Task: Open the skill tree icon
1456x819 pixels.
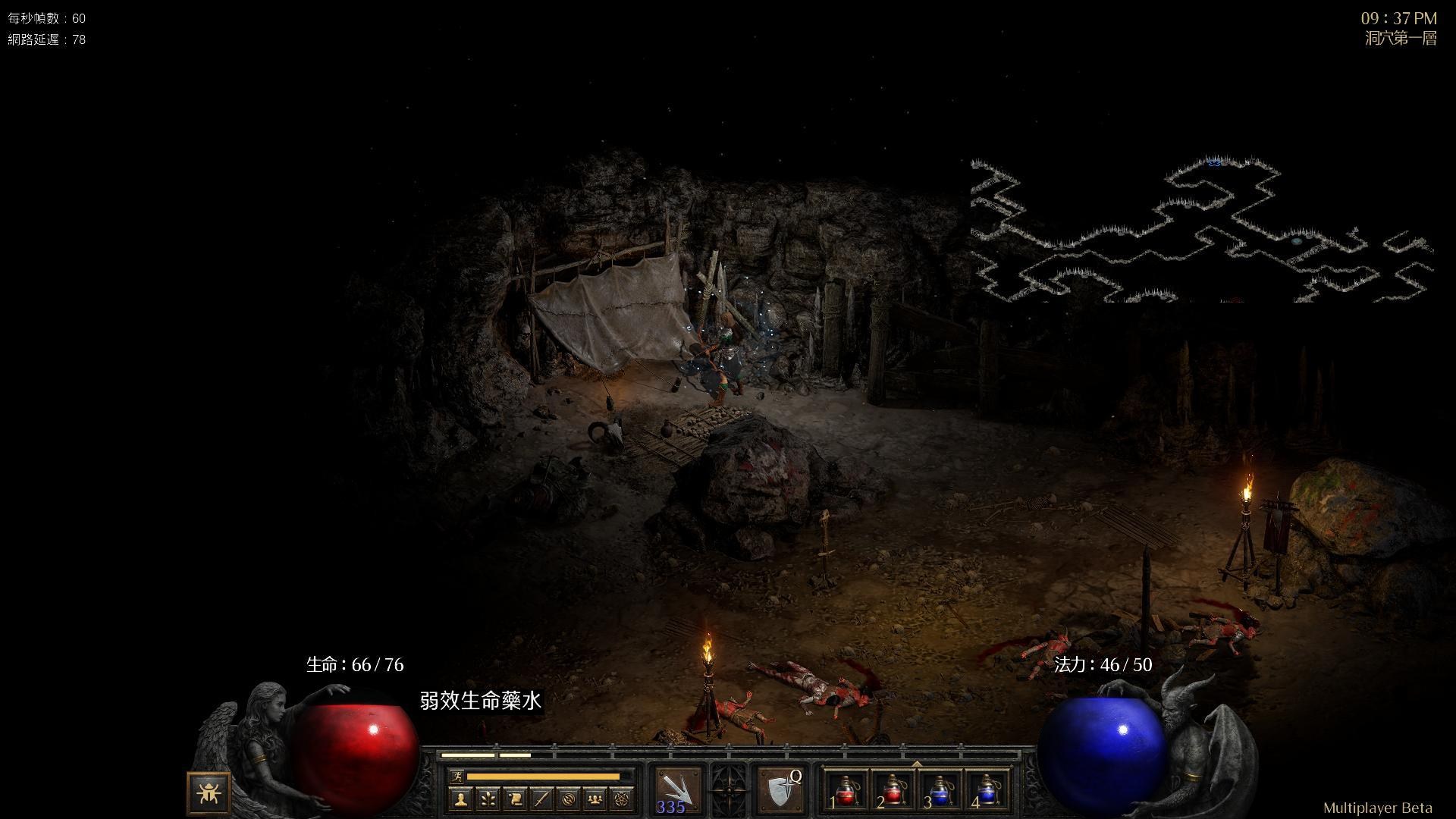Action: pyautogui.click(x=488, y=799)
